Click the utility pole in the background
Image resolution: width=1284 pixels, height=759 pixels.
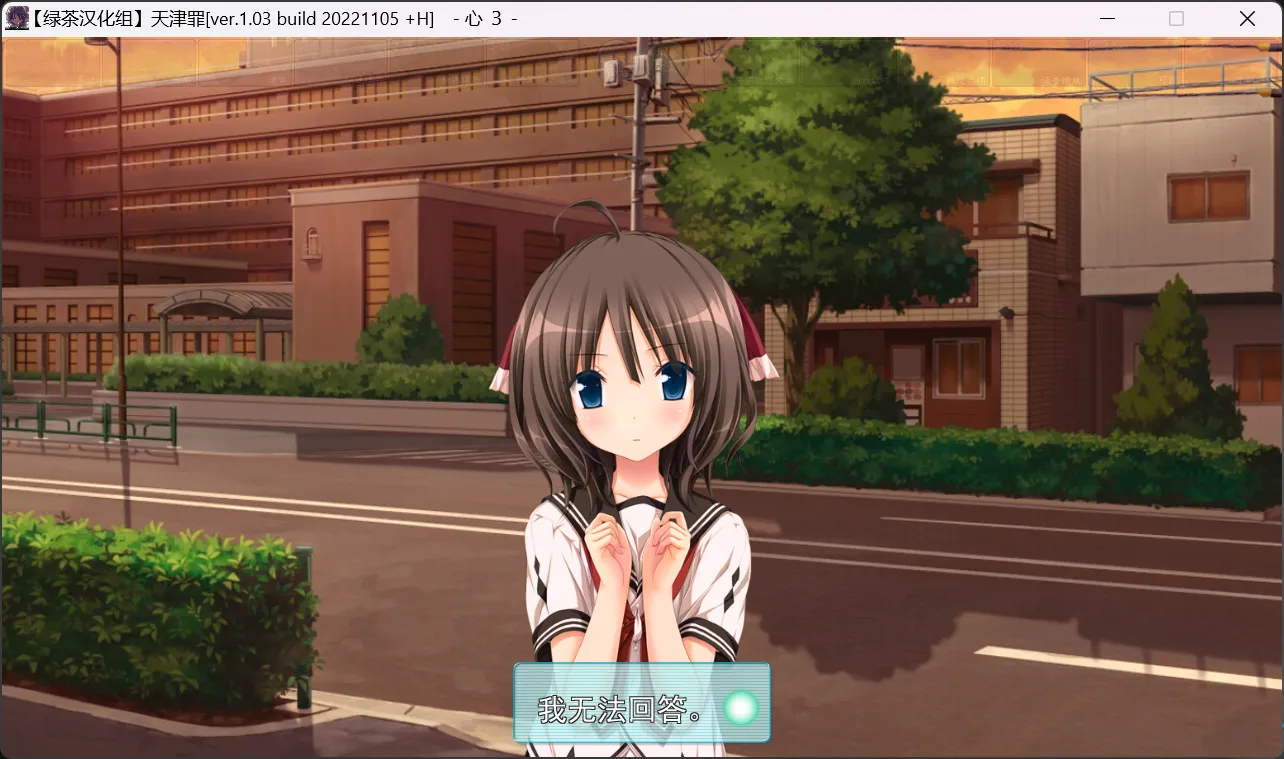point(637,140)
